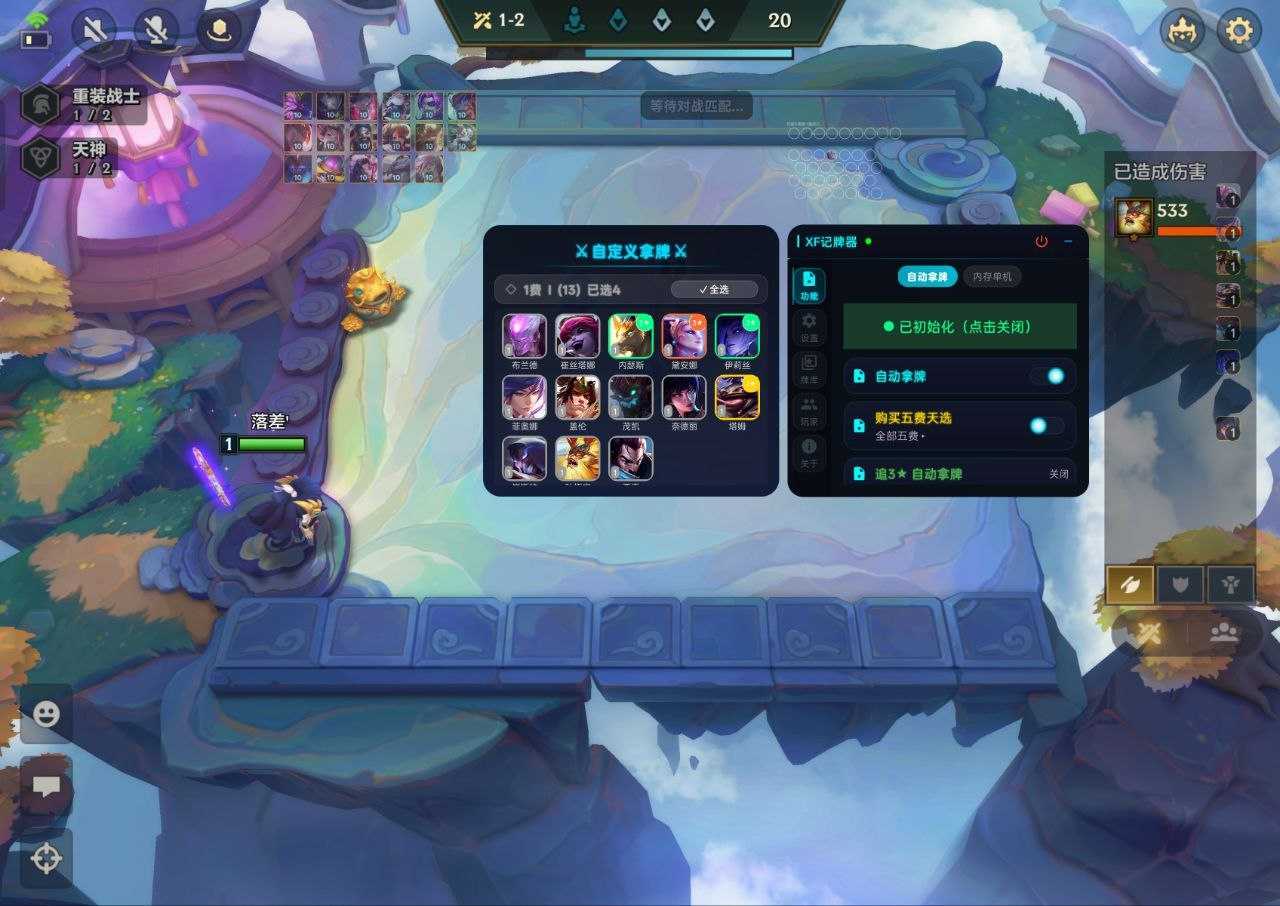The height and width of the screenshot is (906, 1280).
Task: Open the 设置 sidebar section in XF记牌器
Action: coord(809,325)
